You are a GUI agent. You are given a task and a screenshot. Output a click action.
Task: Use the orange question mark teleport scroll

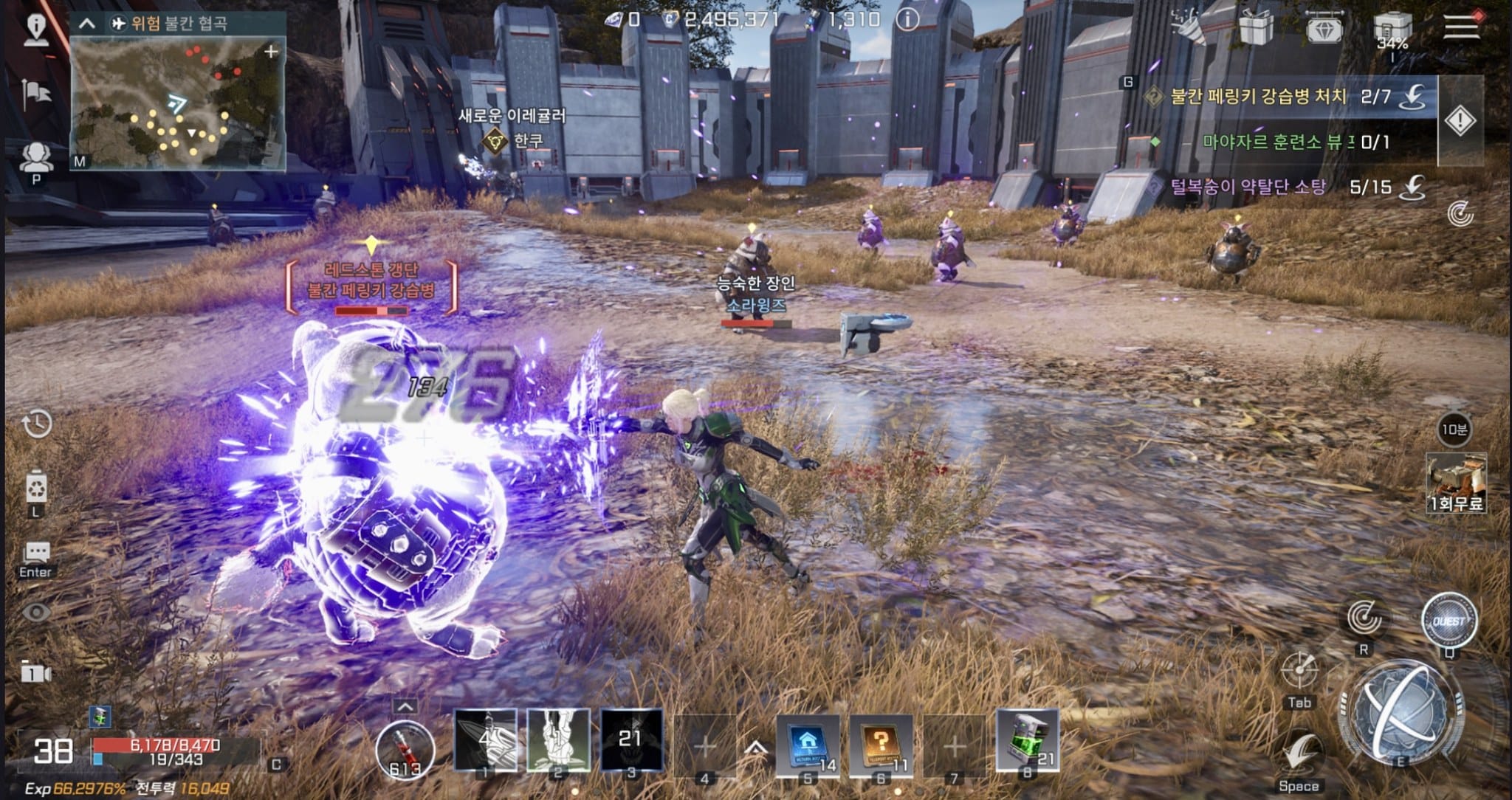point(880,744)
